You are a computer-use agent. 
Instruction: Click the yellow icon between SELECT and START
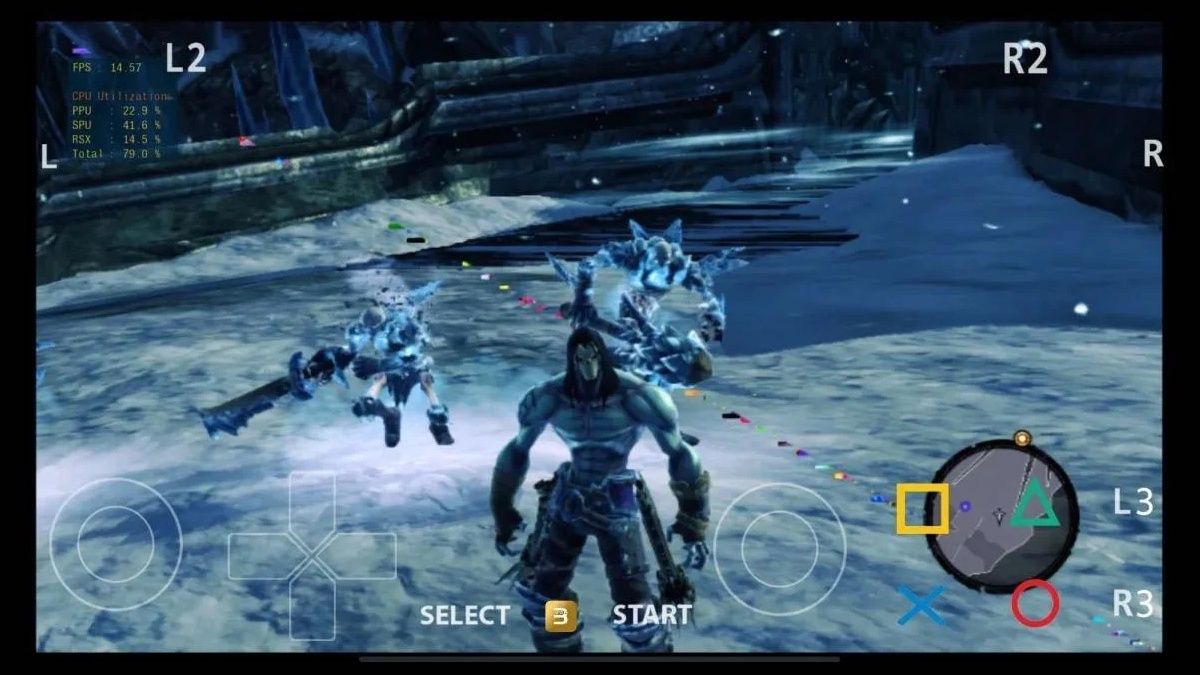tap(561, 616)
